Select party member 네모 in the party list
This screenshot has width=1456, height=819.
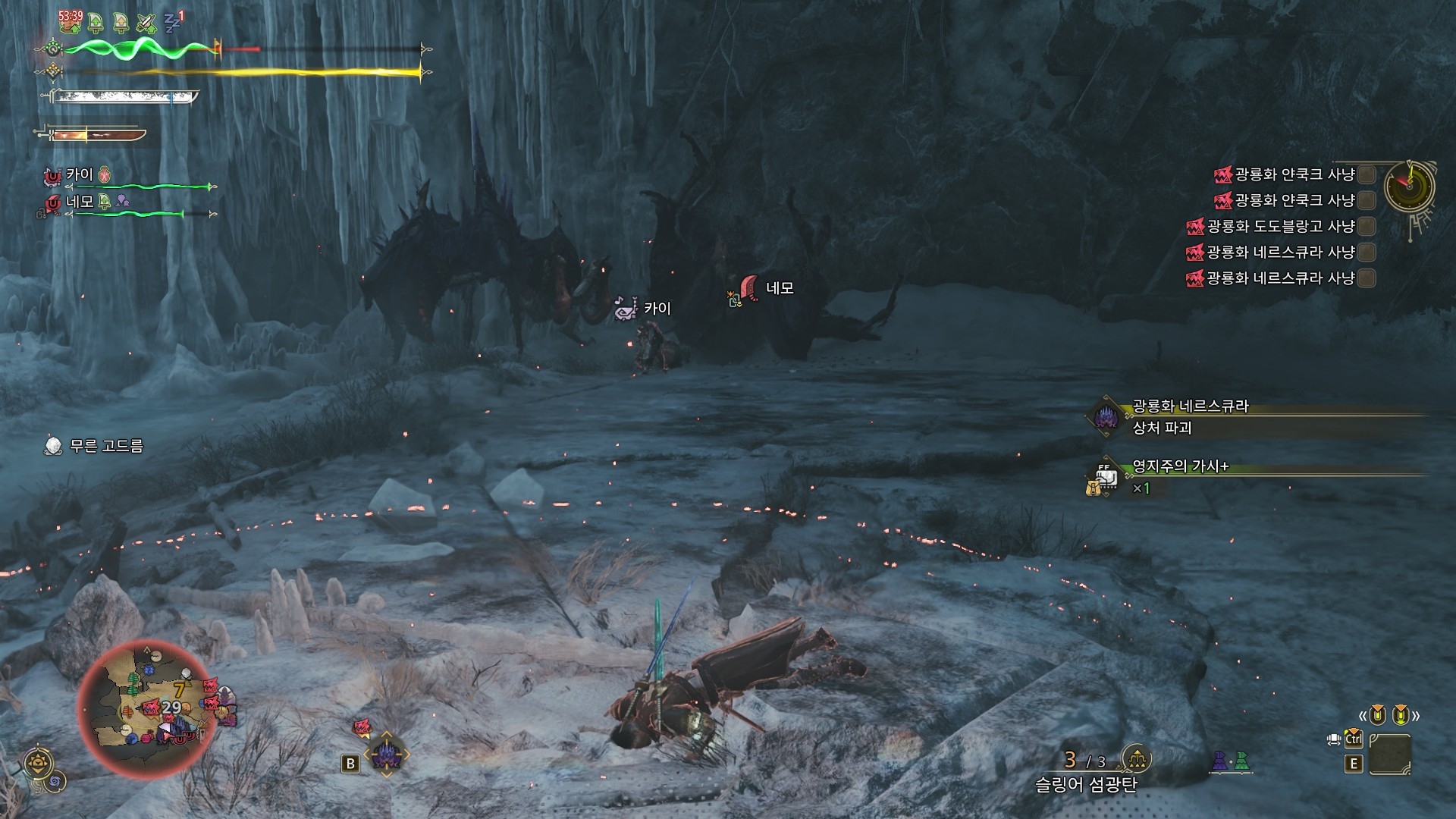(x=79, y=202)
